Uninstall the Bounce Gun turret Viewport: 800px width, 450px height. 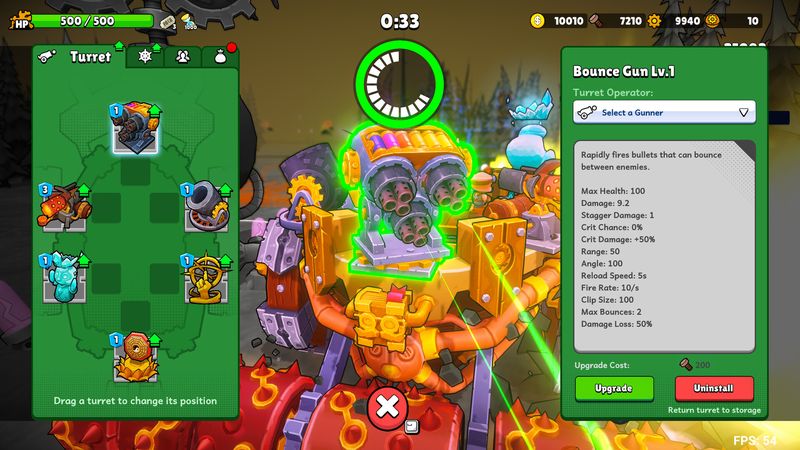click(714, 388)
